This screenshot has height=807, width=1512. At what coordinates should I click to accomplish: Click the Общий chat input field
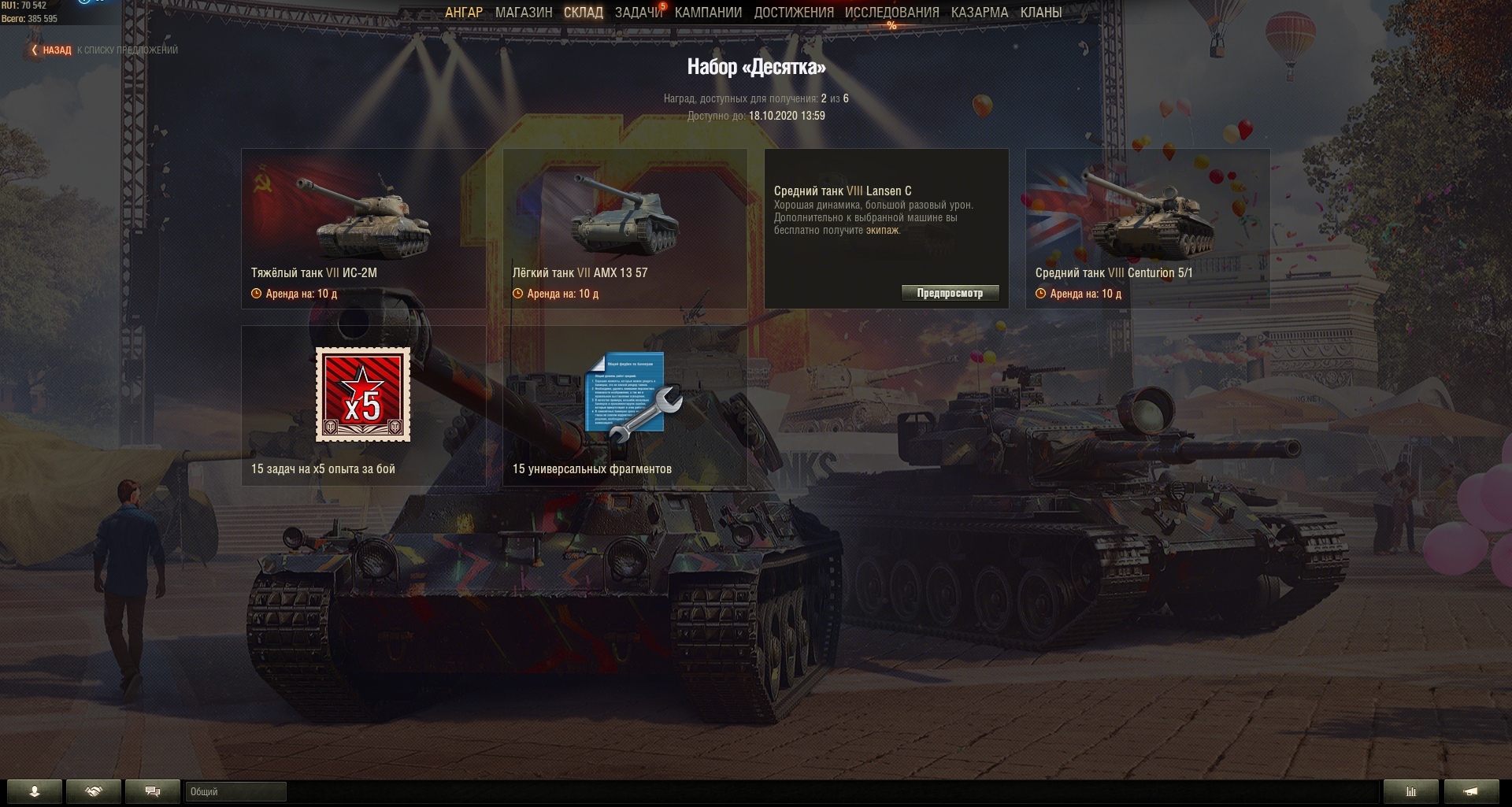(235, 792)
